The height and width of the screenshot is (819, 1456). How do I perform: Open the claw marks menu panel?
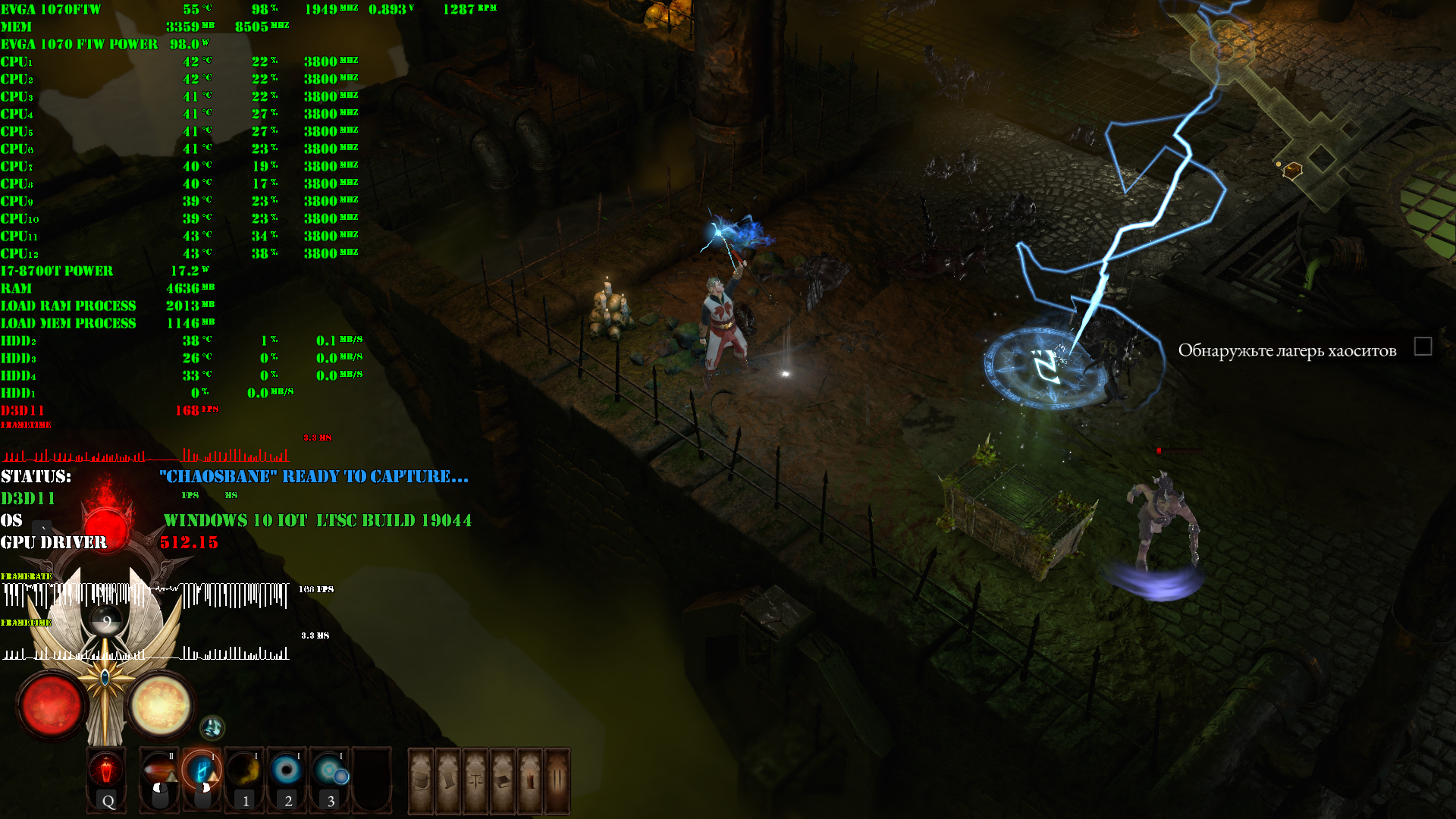[x=557, y=780]
